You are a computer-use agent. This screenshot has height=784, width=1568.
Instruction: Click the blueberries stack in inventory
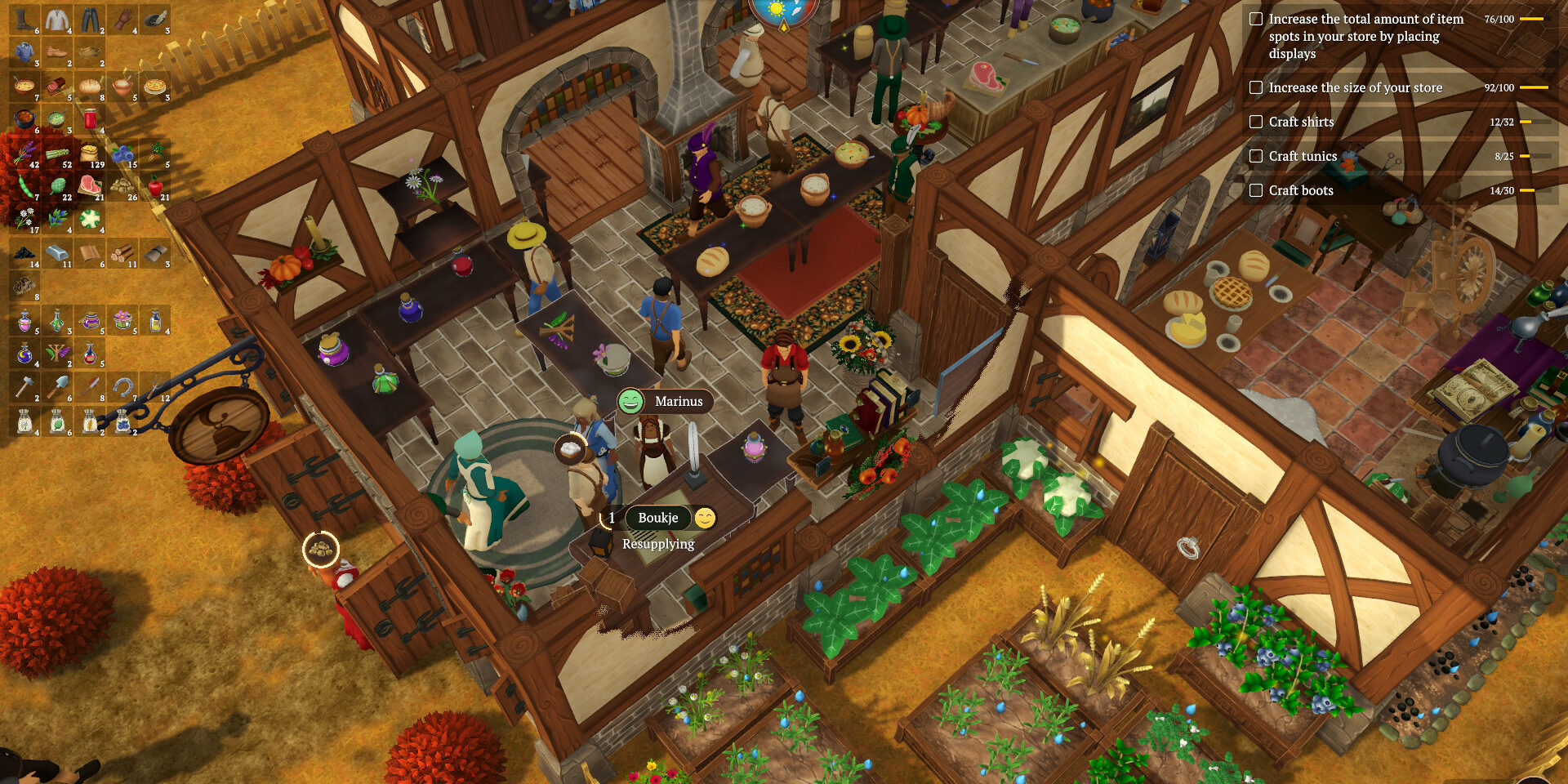[x=122, y=154]
